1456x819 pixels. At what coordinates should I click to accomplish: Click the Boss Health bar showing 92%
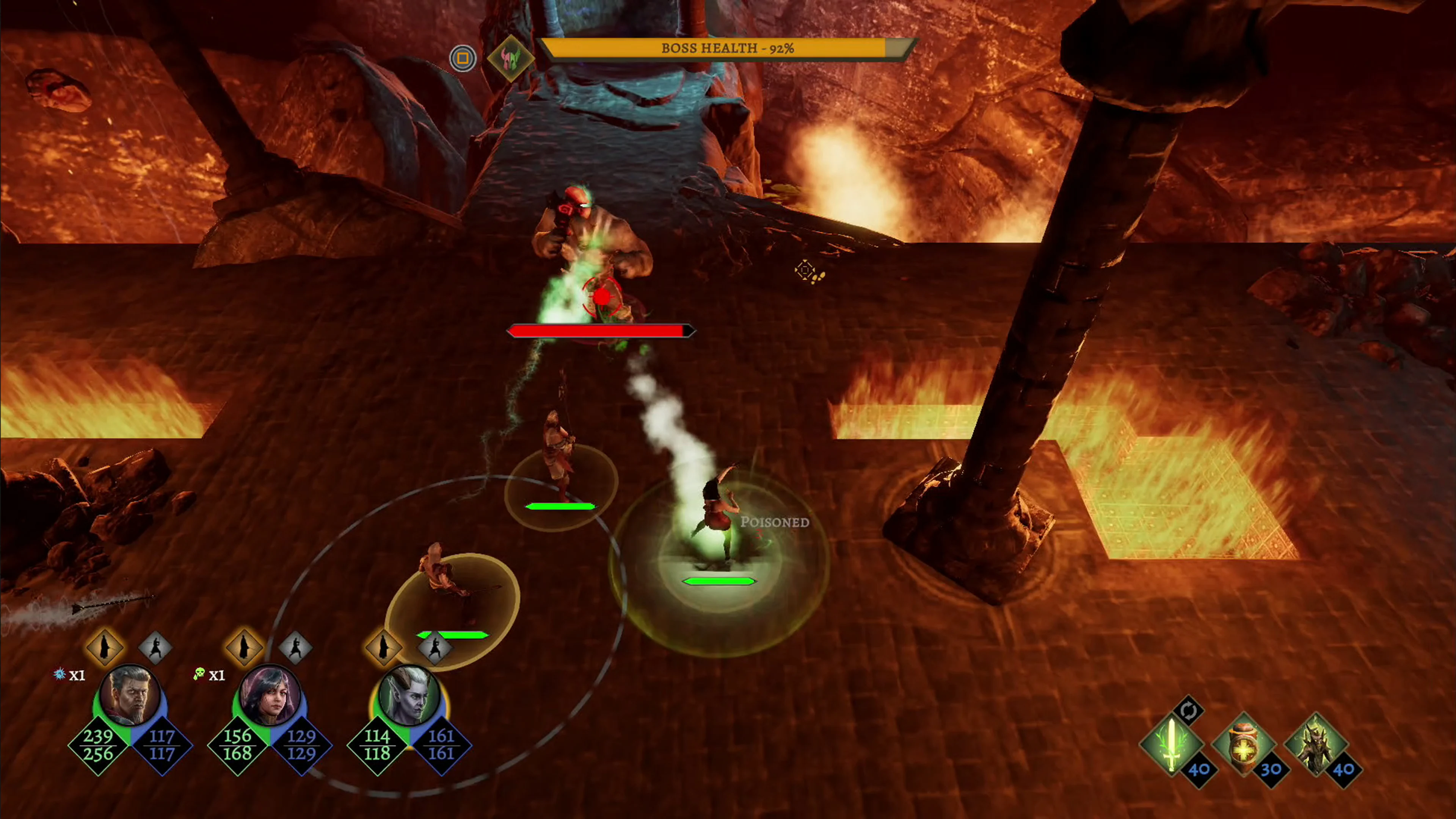point(728,48)
